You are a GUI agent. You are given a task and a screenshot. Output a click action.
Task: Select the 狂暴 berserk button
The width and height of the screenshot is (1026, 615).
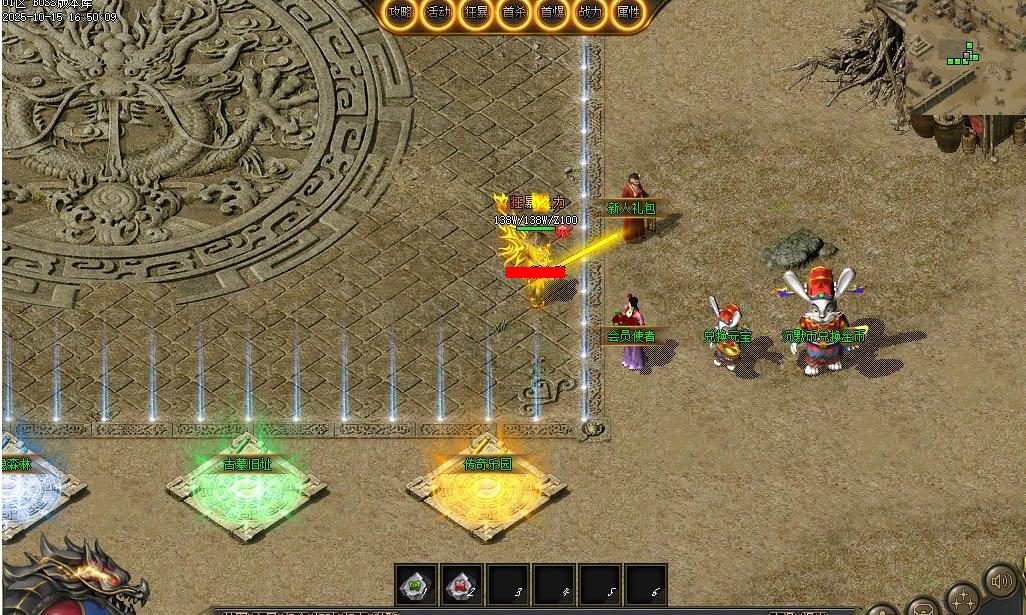[x=476, y=13]
